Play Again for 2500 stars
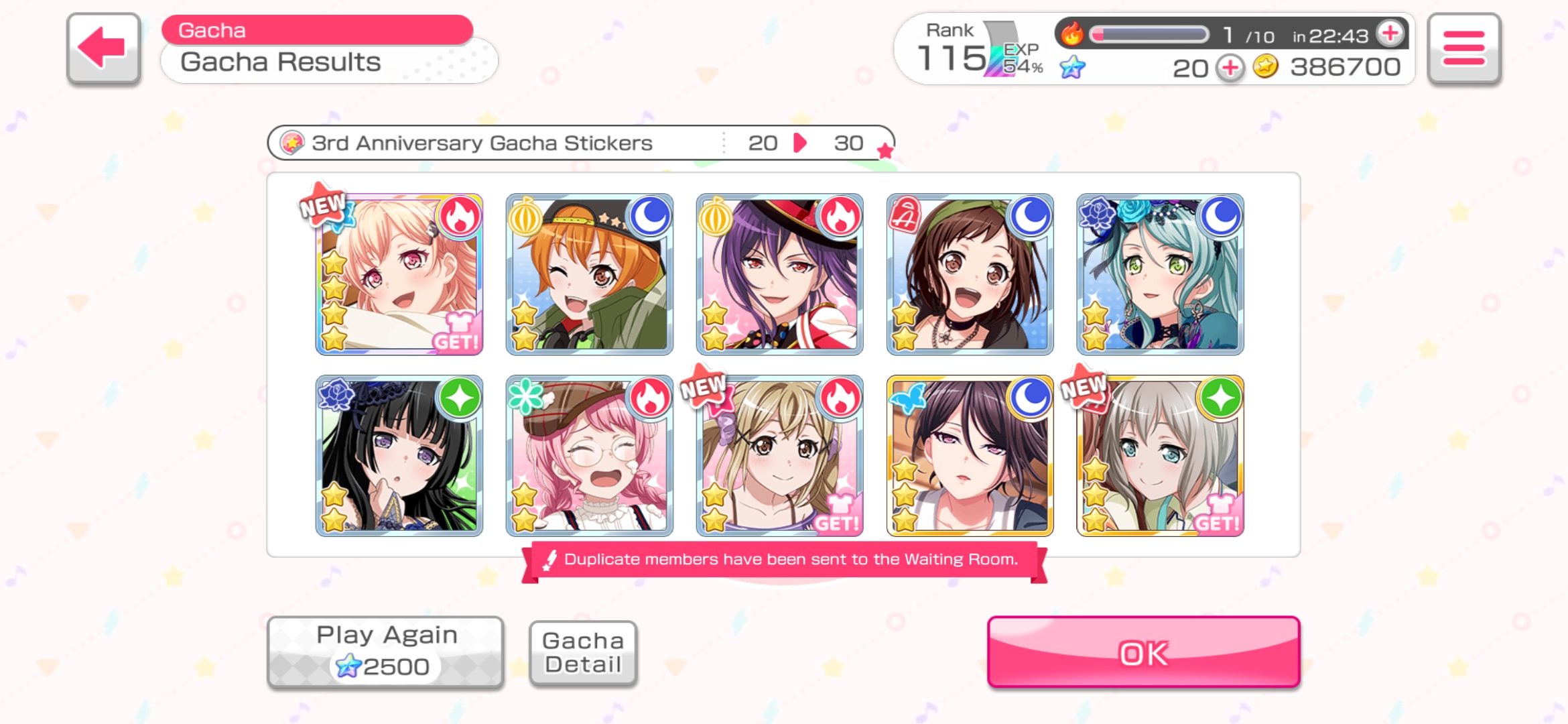The width and height of the screenshot is (1568, 724). (x=385, y=652)
